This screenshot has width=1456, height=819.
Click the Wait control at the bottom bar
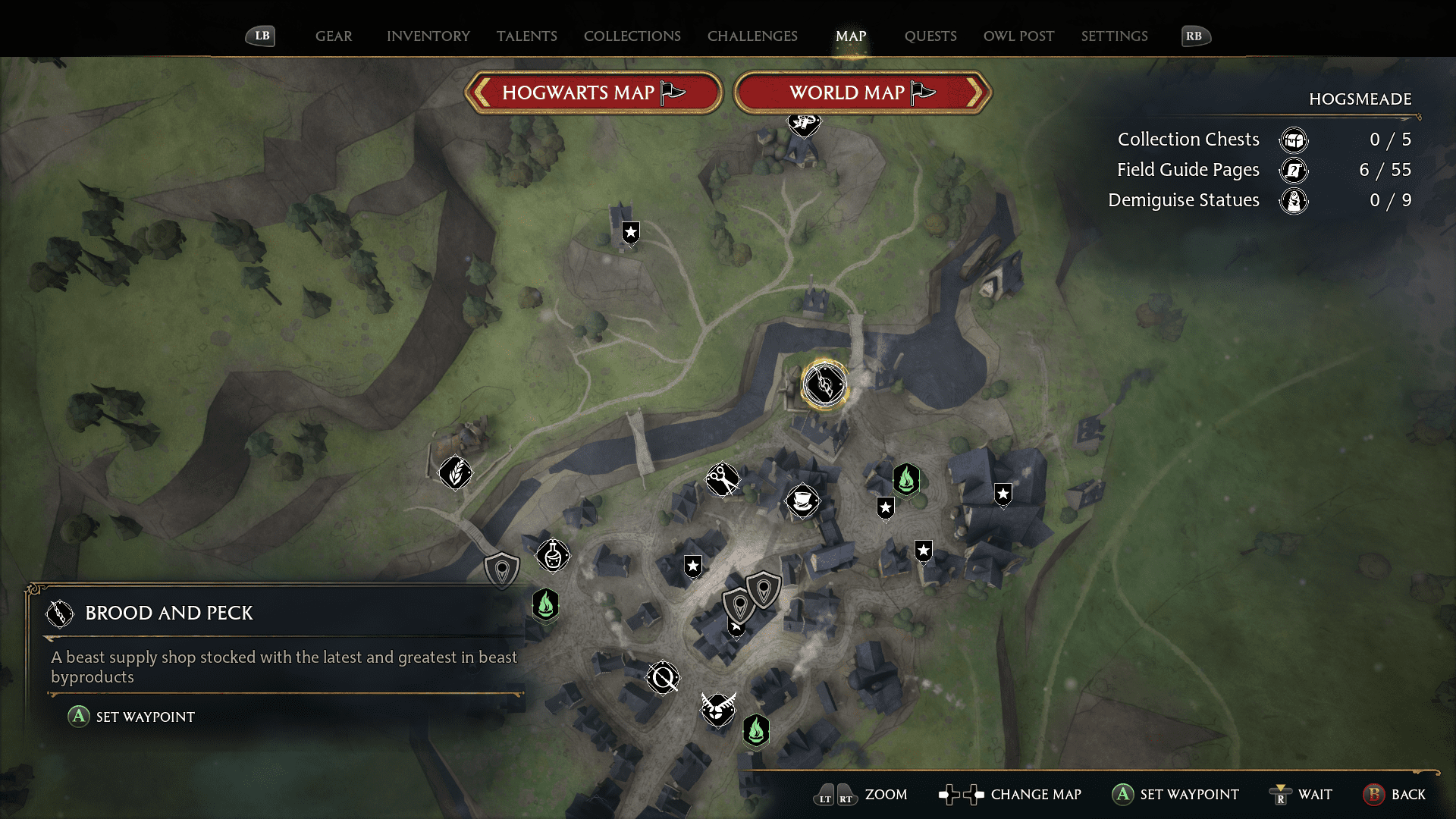point(1301,795)
